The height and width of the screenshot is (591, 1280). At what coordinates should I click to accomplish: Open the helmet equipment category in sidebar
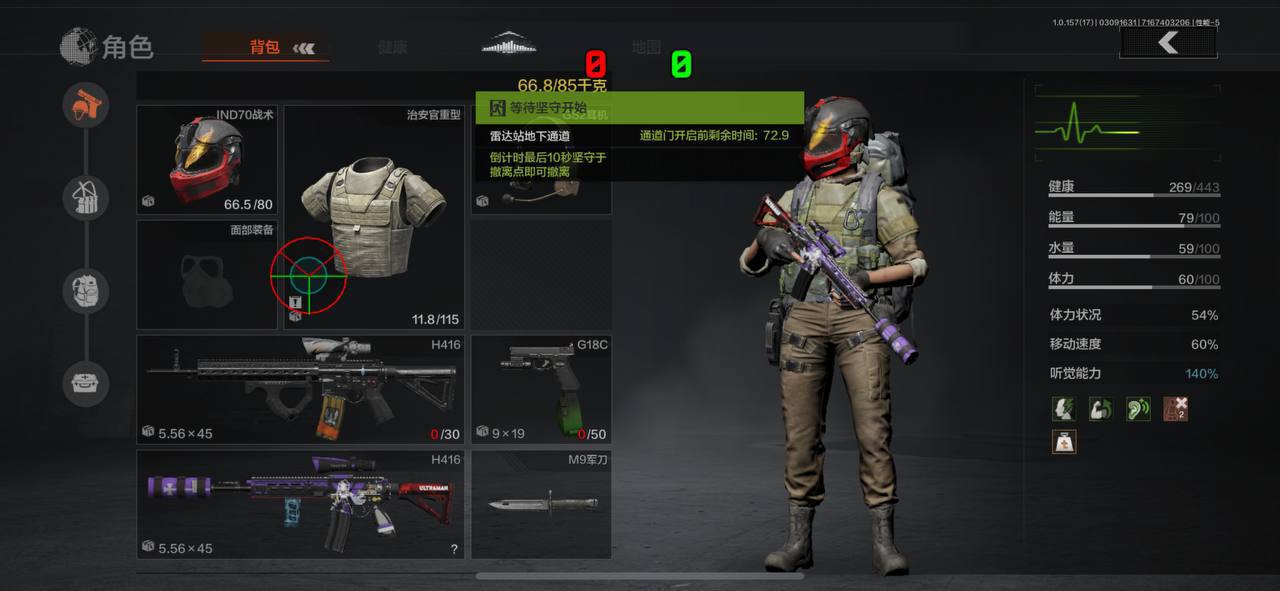tap(86, 105)
